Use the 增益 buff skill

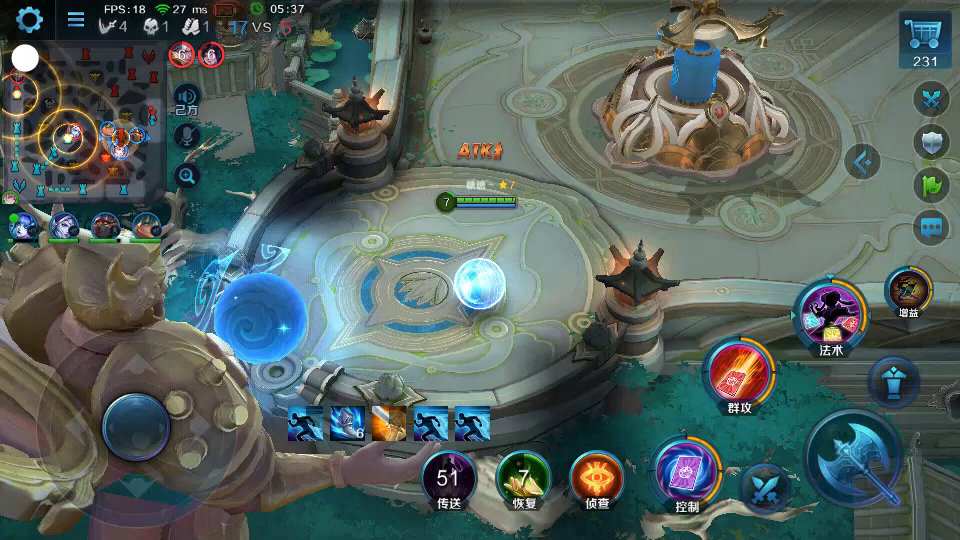coord(908,290)
